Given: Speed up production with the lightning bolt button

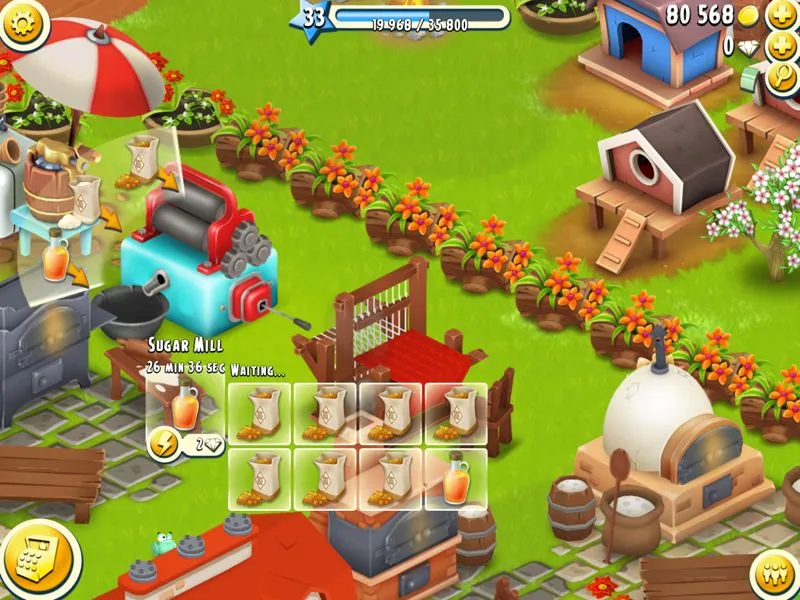Looking at the screenshot, I should [163, 443].
